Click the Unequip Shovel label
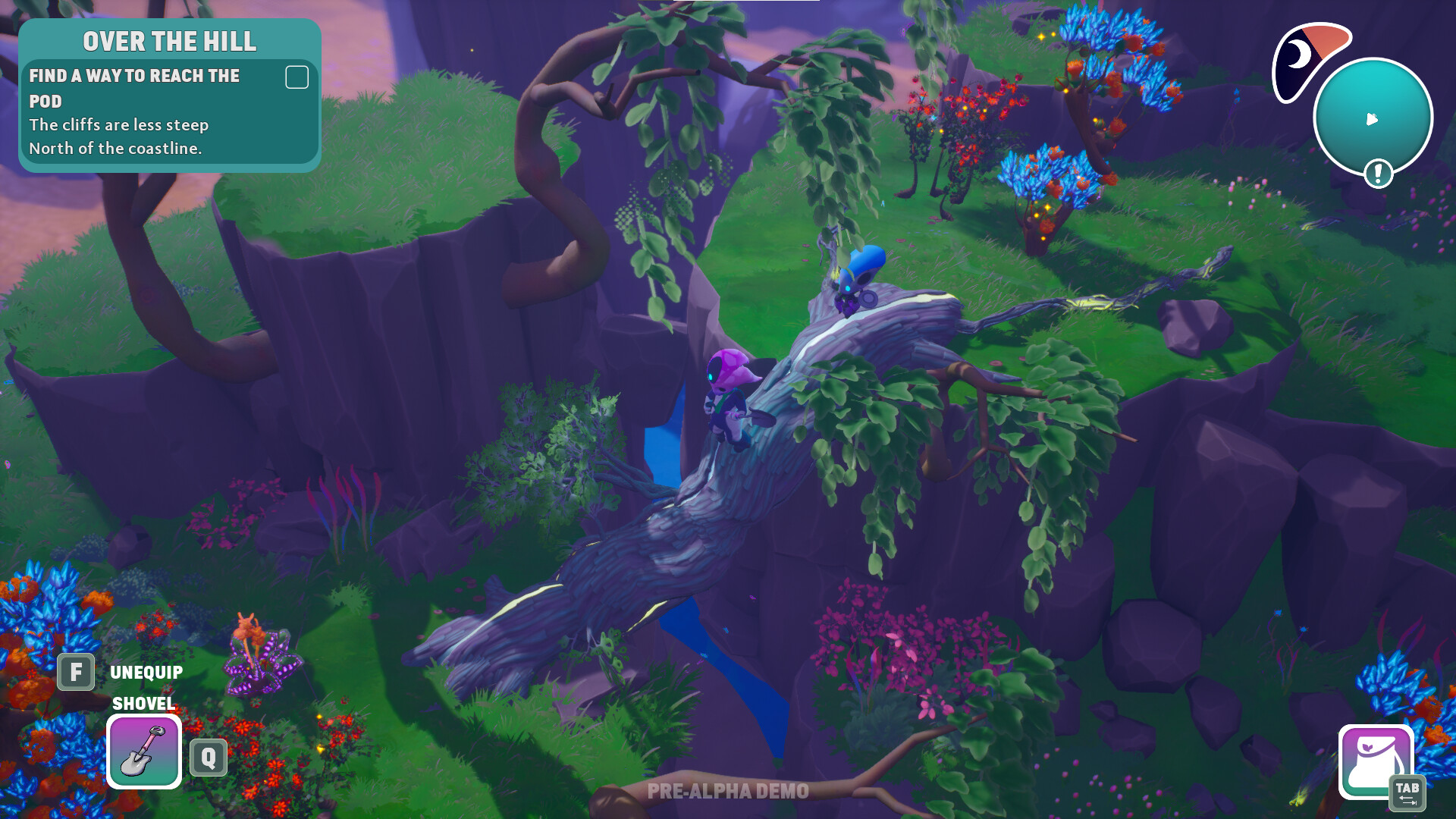The image size is (1456, 819). coord(146,671)
